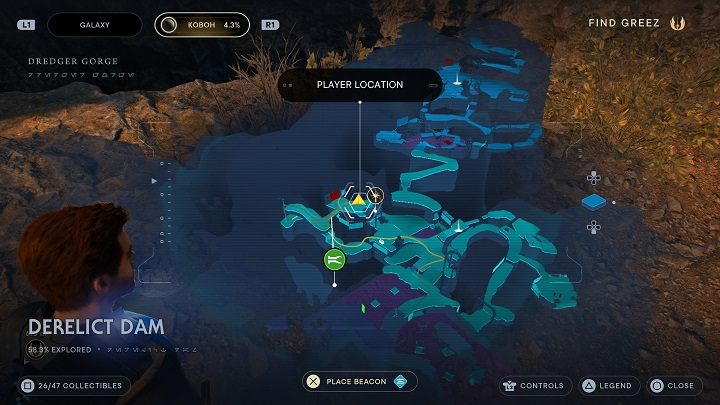Click the yellow player location arrow
This screenshot has height=405, width=720.
pos(359,200)
